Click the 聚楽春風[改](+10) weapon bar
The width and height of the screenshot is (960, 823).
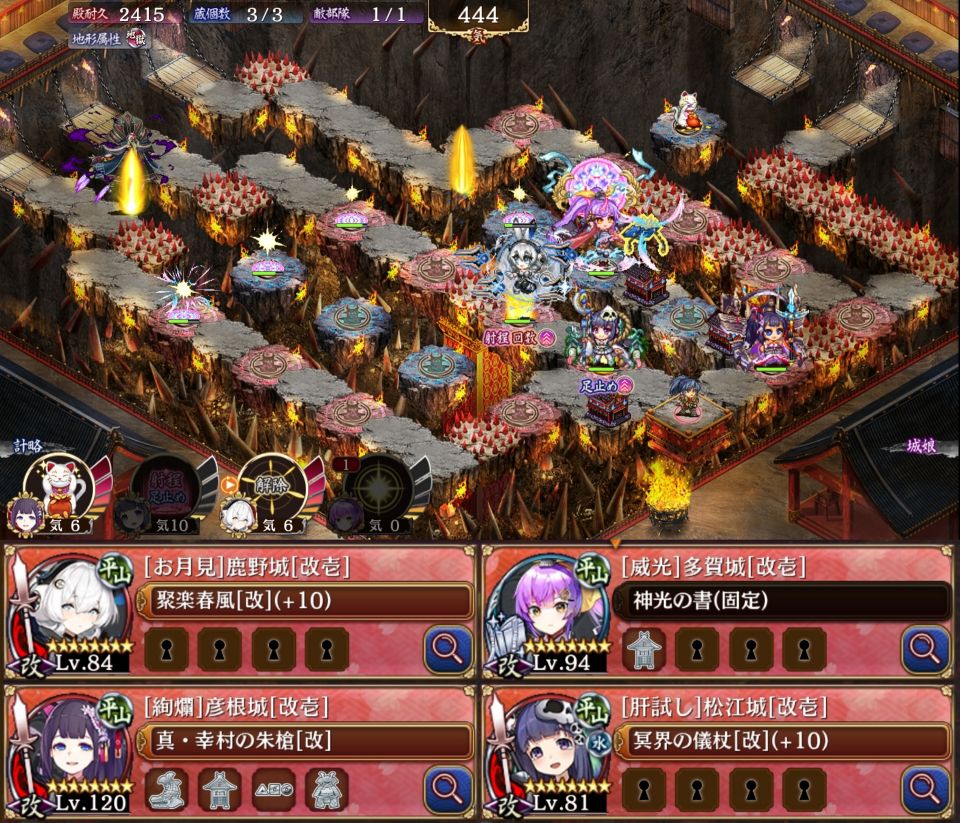[302, 601]
